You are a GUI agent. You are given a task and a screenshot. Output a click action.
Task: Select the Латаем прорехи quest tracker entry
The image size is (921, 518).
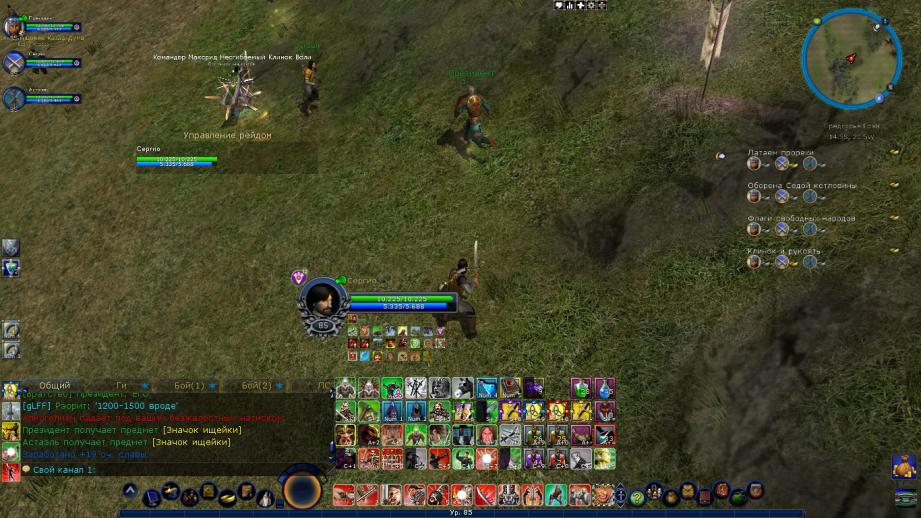tap(780, 152)
